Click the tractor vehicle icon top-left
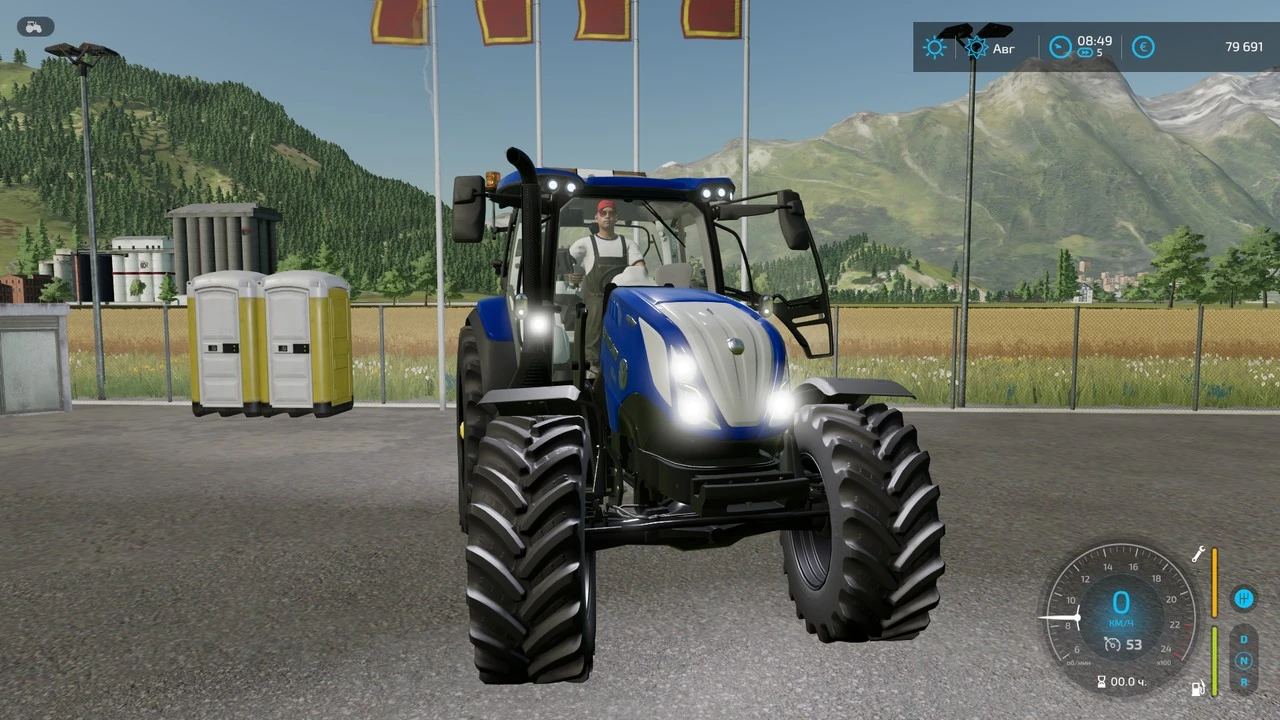The image size is (1280, 720). [33, 26]
